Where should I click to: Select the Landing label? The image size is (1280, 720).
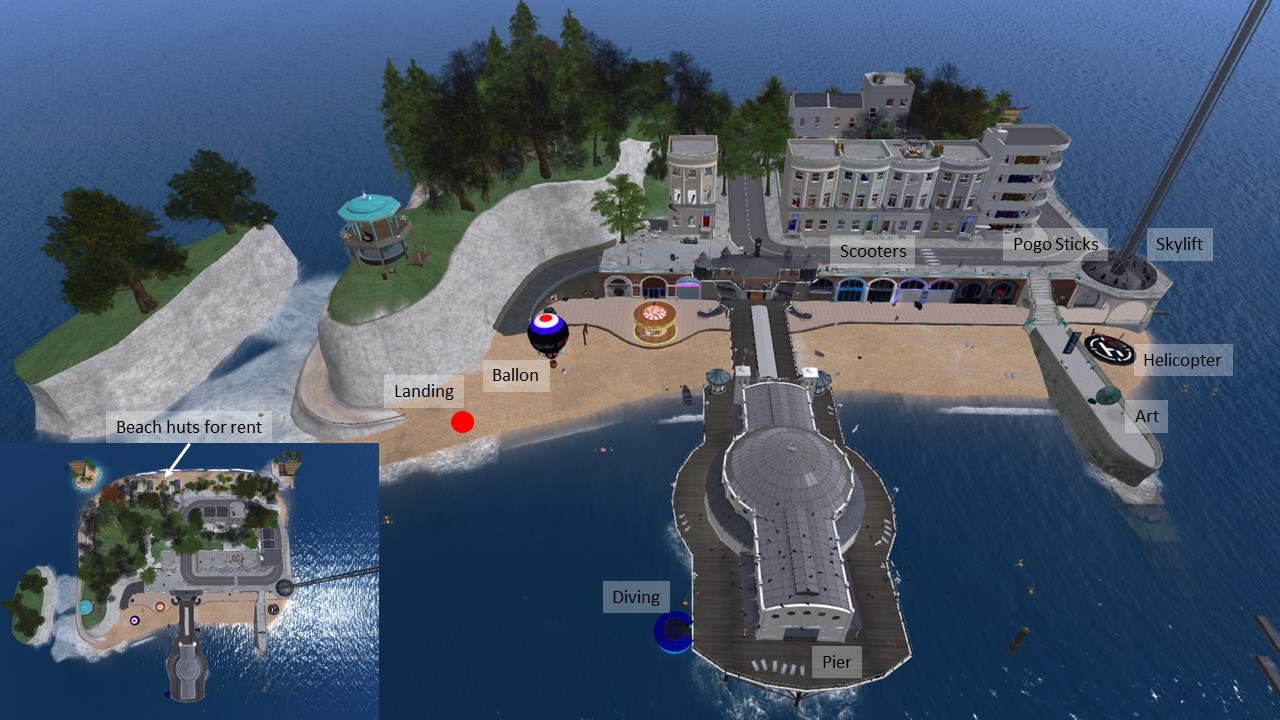(x=423, y=391)
